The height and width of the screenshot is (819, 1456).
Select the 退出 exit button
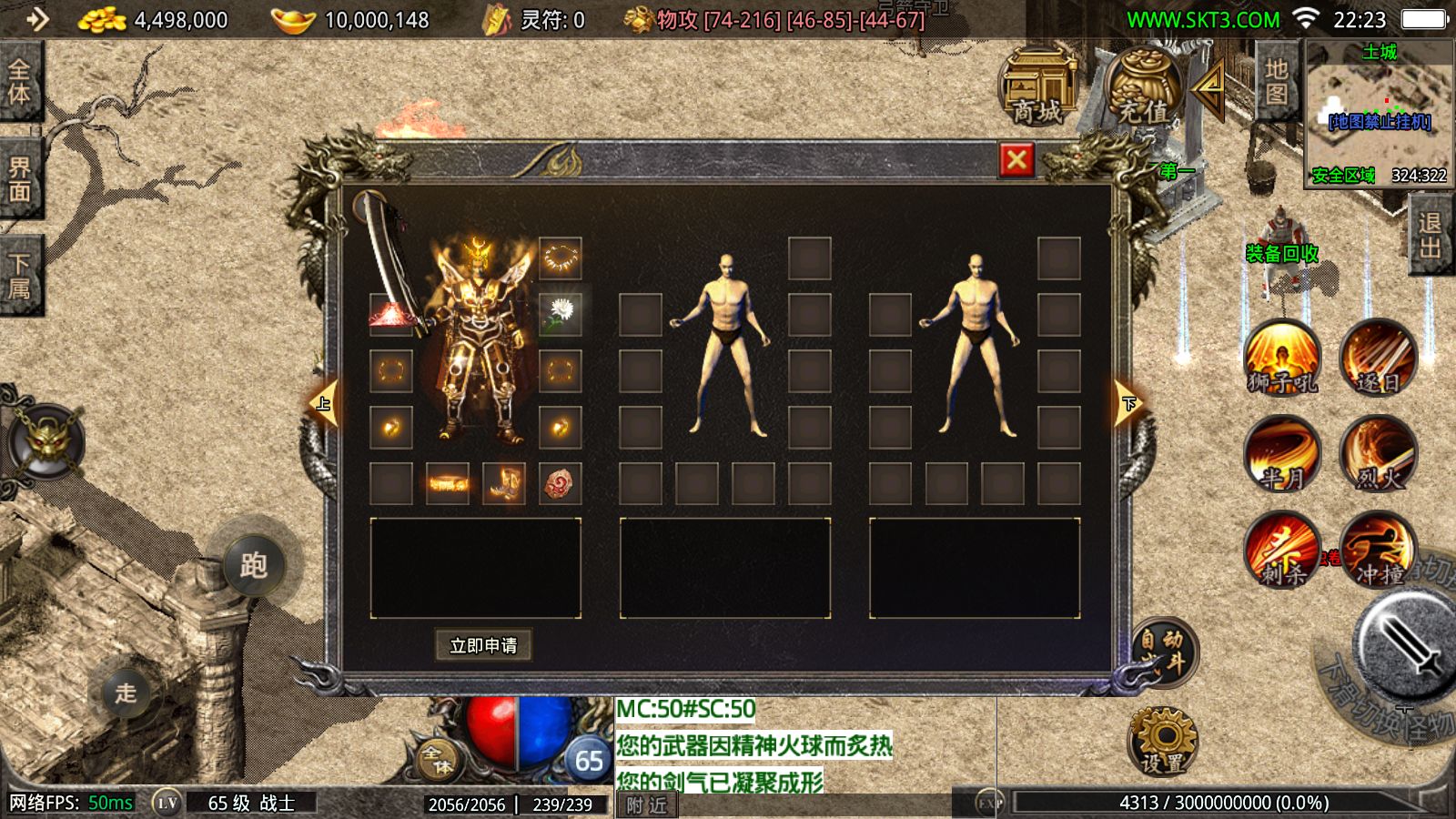coord(1430,235)
